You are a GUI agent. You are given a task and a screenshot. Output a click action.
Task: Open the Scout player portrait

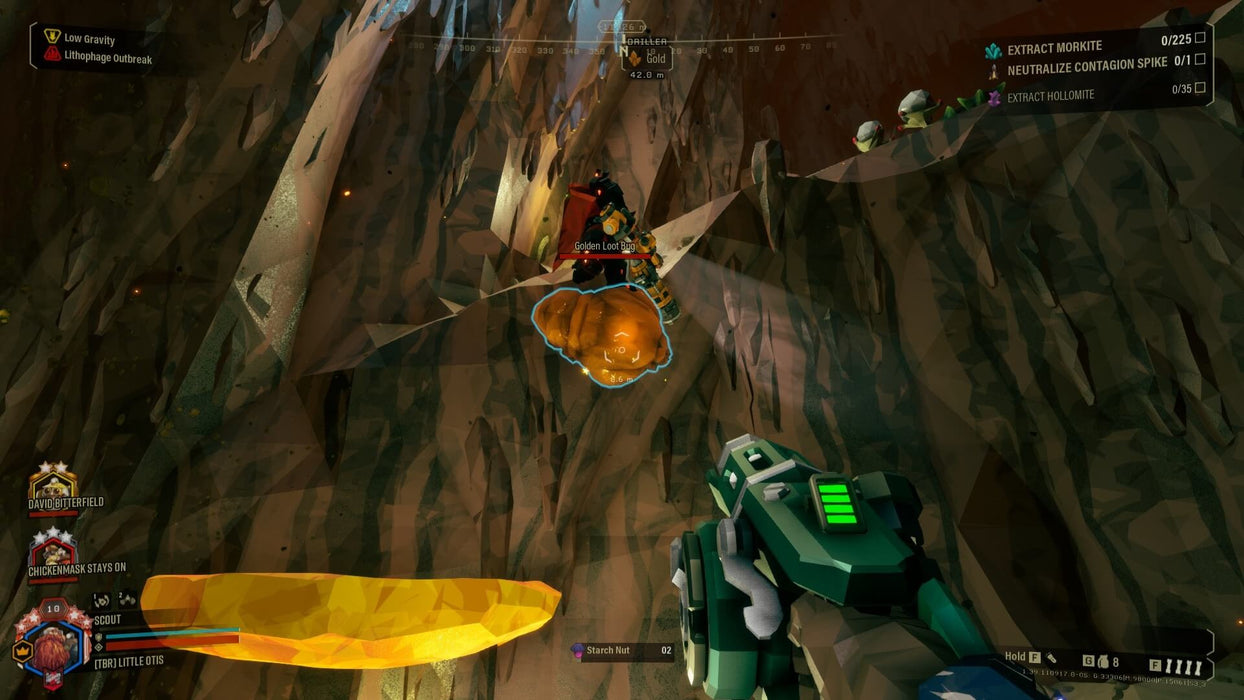55,643
